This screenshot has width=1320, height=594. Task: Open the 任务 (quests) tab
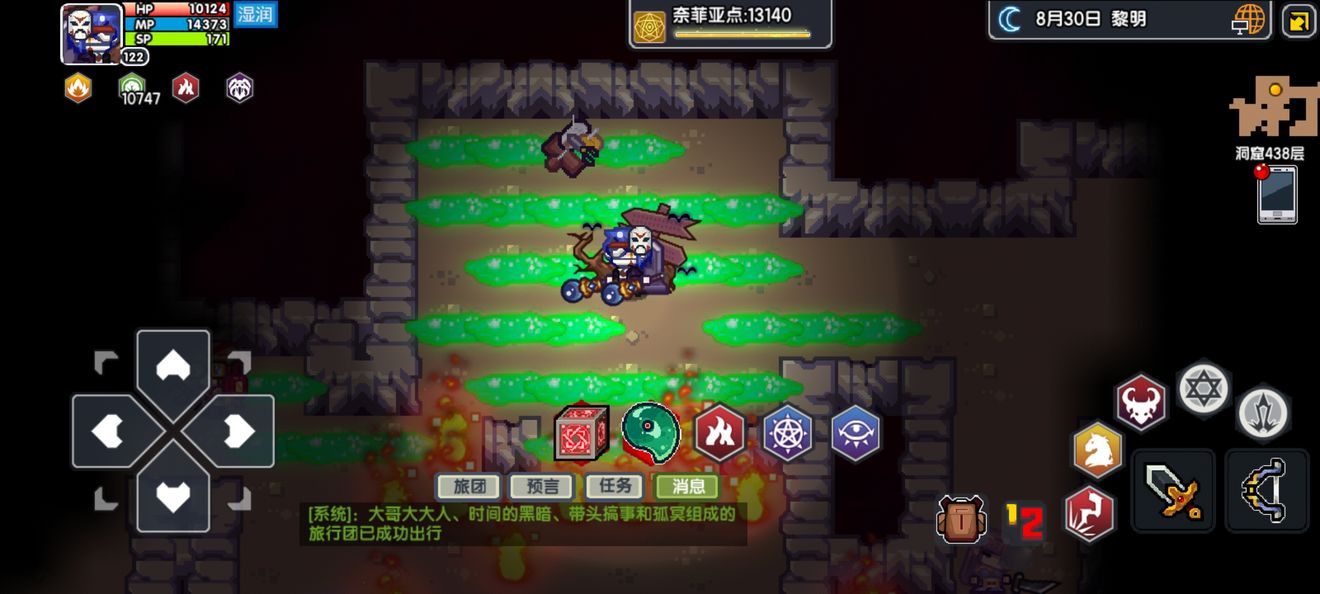point(614,486)
